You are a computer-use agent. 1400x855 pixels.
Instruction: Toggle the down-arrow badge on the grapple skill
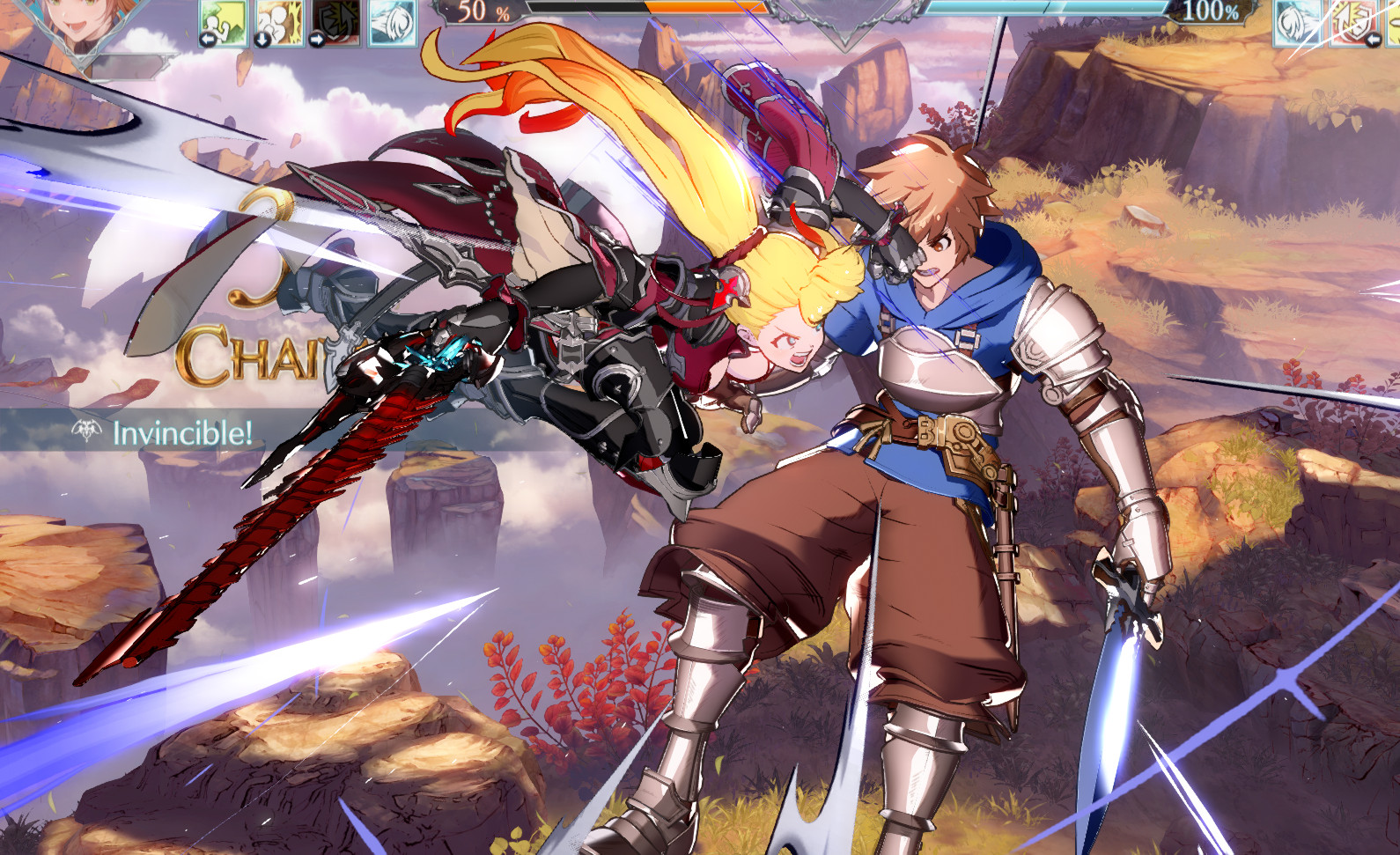point(262,40)
